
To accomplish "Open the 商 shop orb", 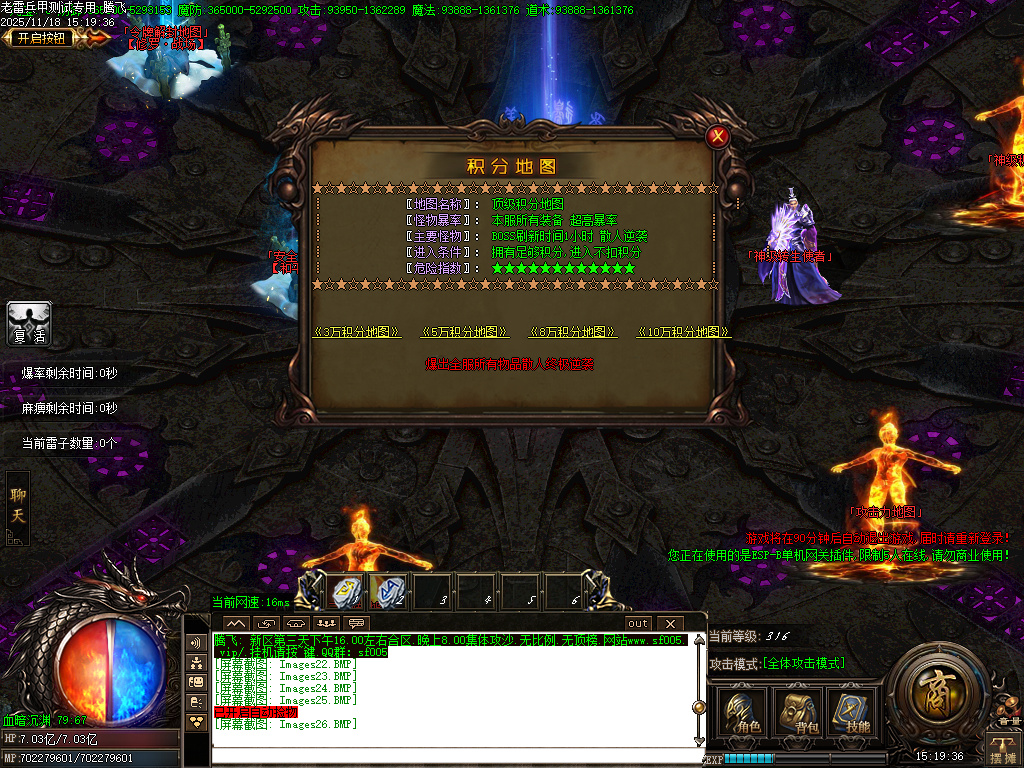I will tap(937, 695).
